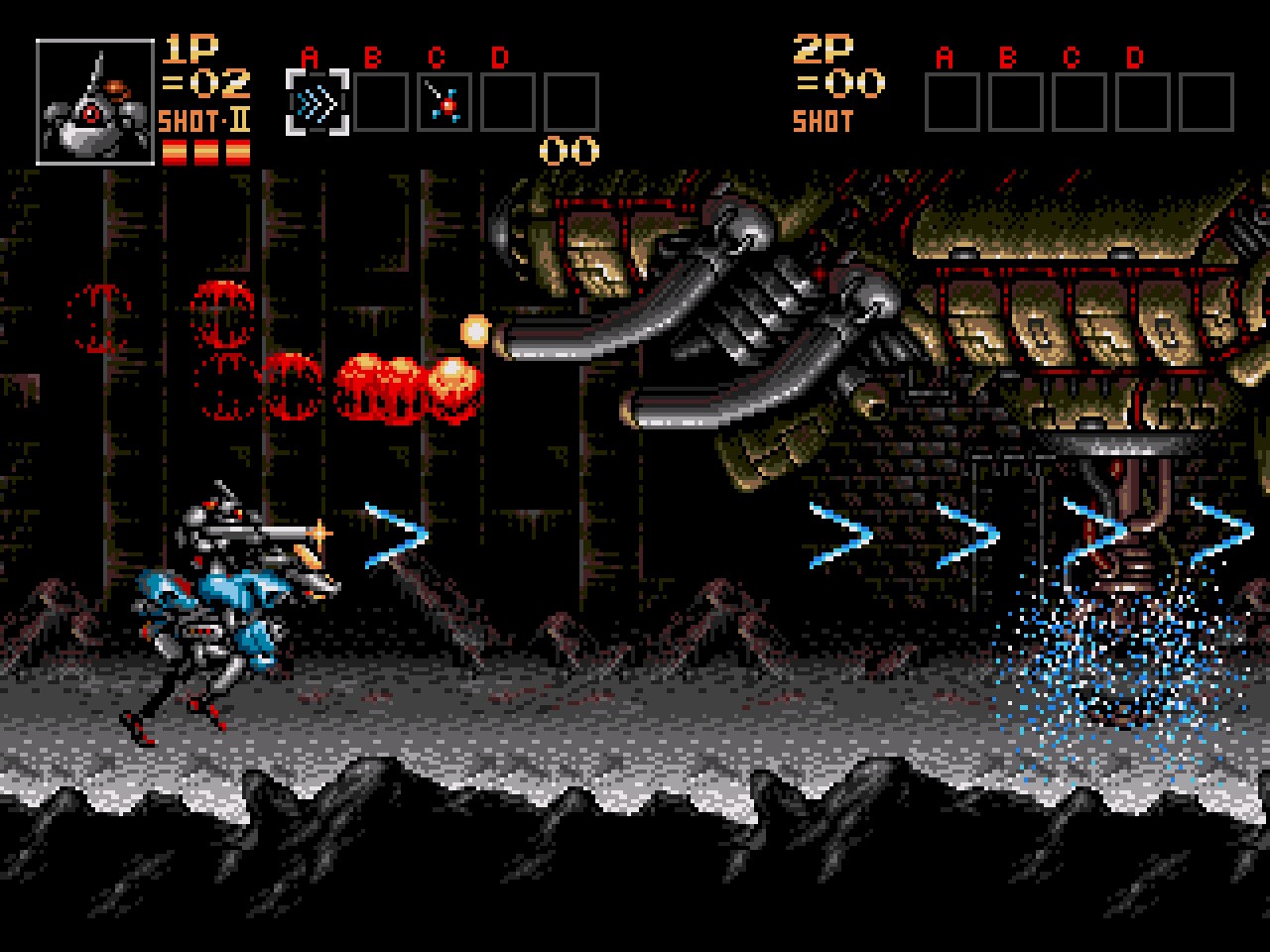Click the targeting orb weapon in slot C
The width and height of the screenshot is (1270, 952).
tap(445, 100)
